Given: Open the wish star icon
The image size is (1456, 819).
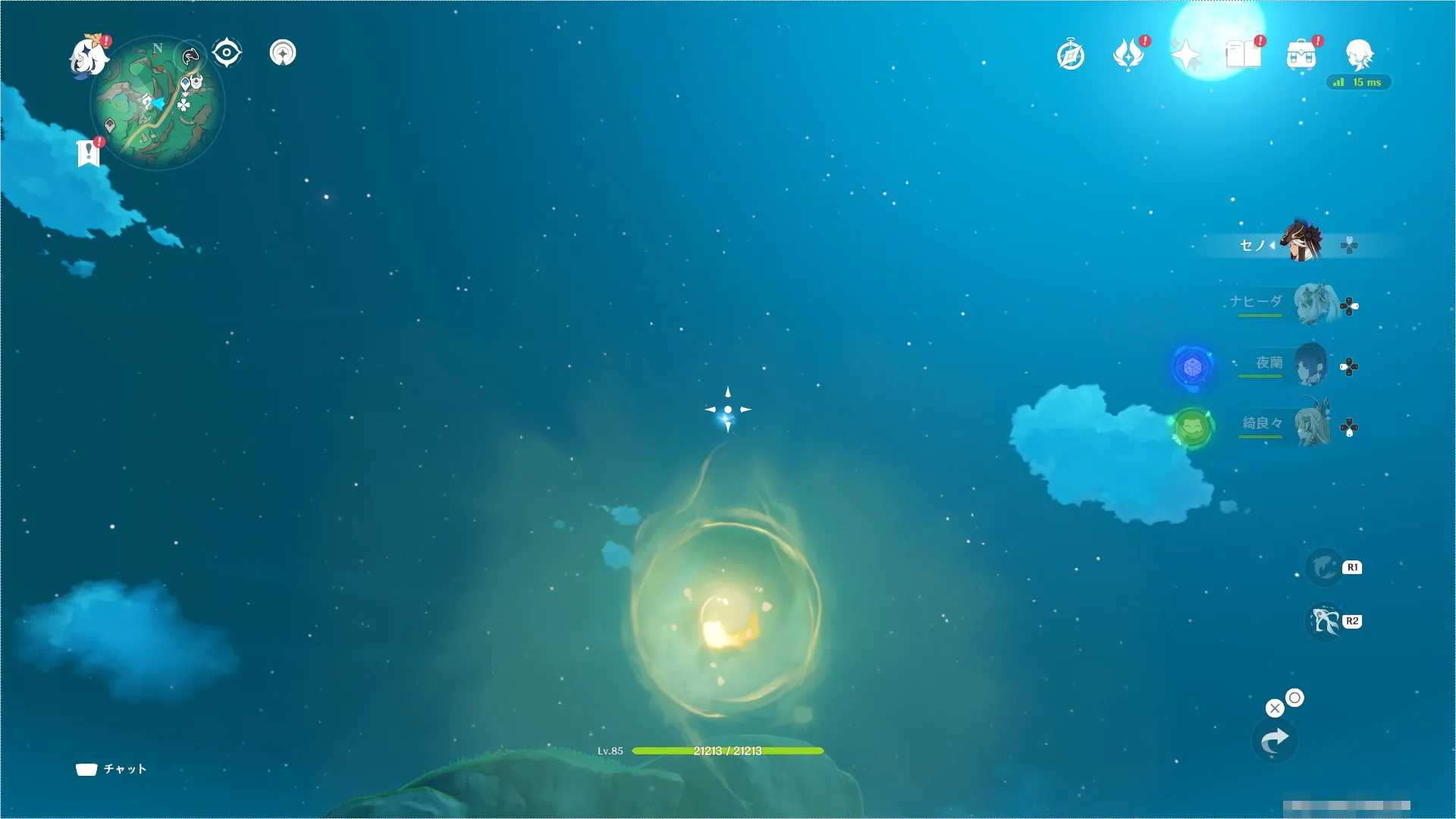Looking at the screenshot, I should [1185, 55].
